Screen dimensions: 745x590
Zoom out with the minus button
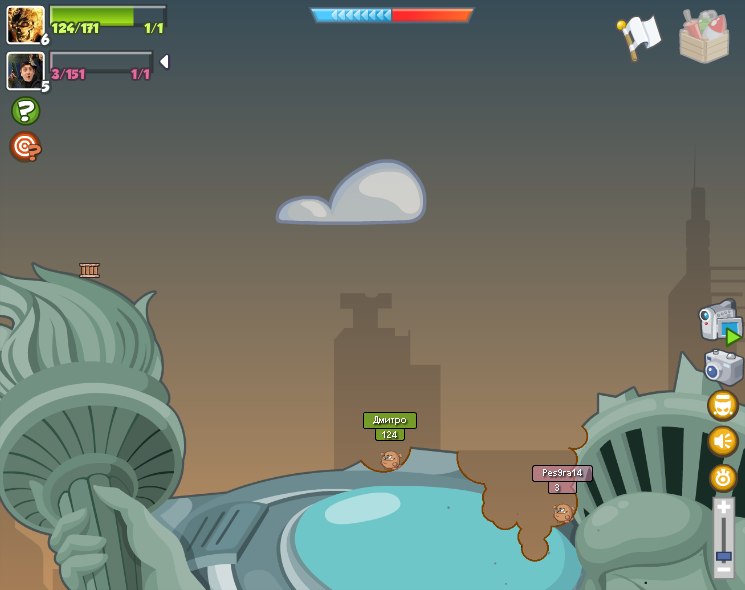pyautogui.click(x=723, y=570)
